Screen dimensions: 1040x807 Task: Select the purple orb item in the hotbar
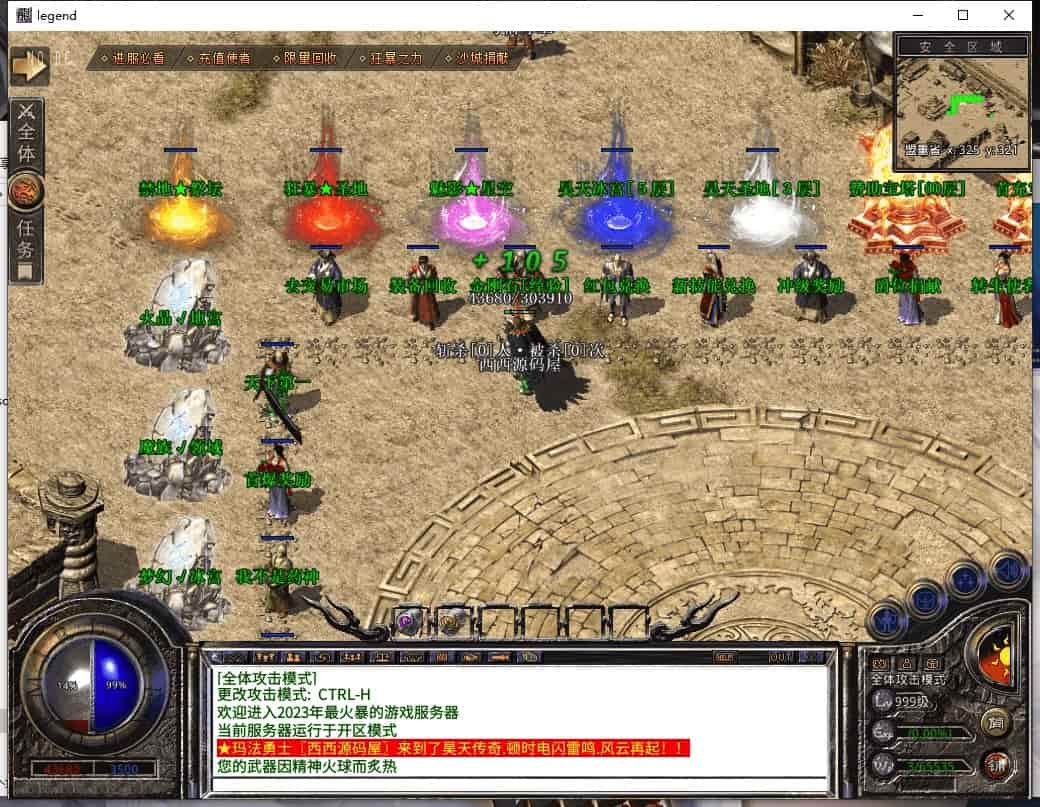pos(407,621)
